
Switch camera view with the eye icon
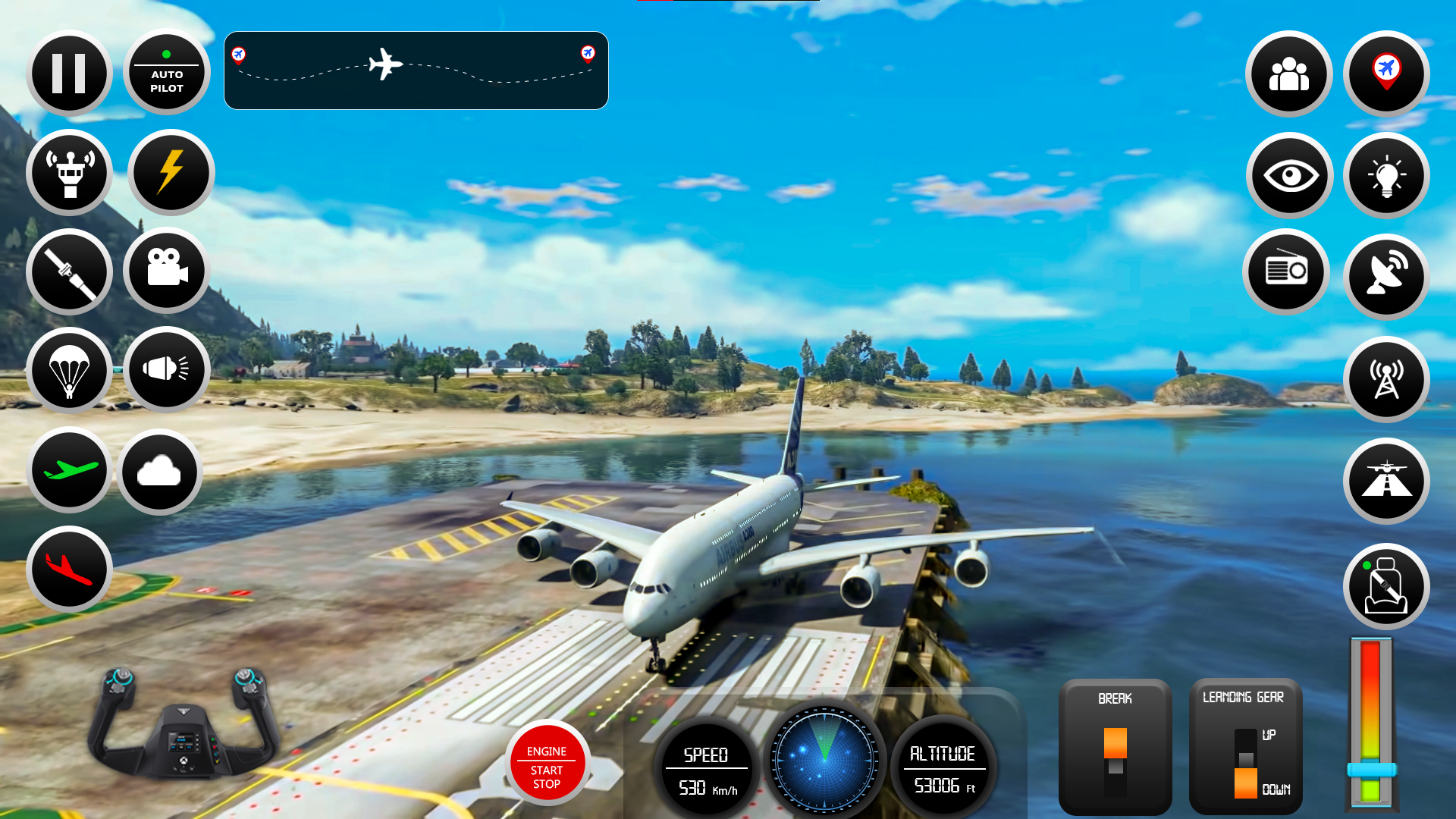pyautogui.click(x=1289, y=175)
